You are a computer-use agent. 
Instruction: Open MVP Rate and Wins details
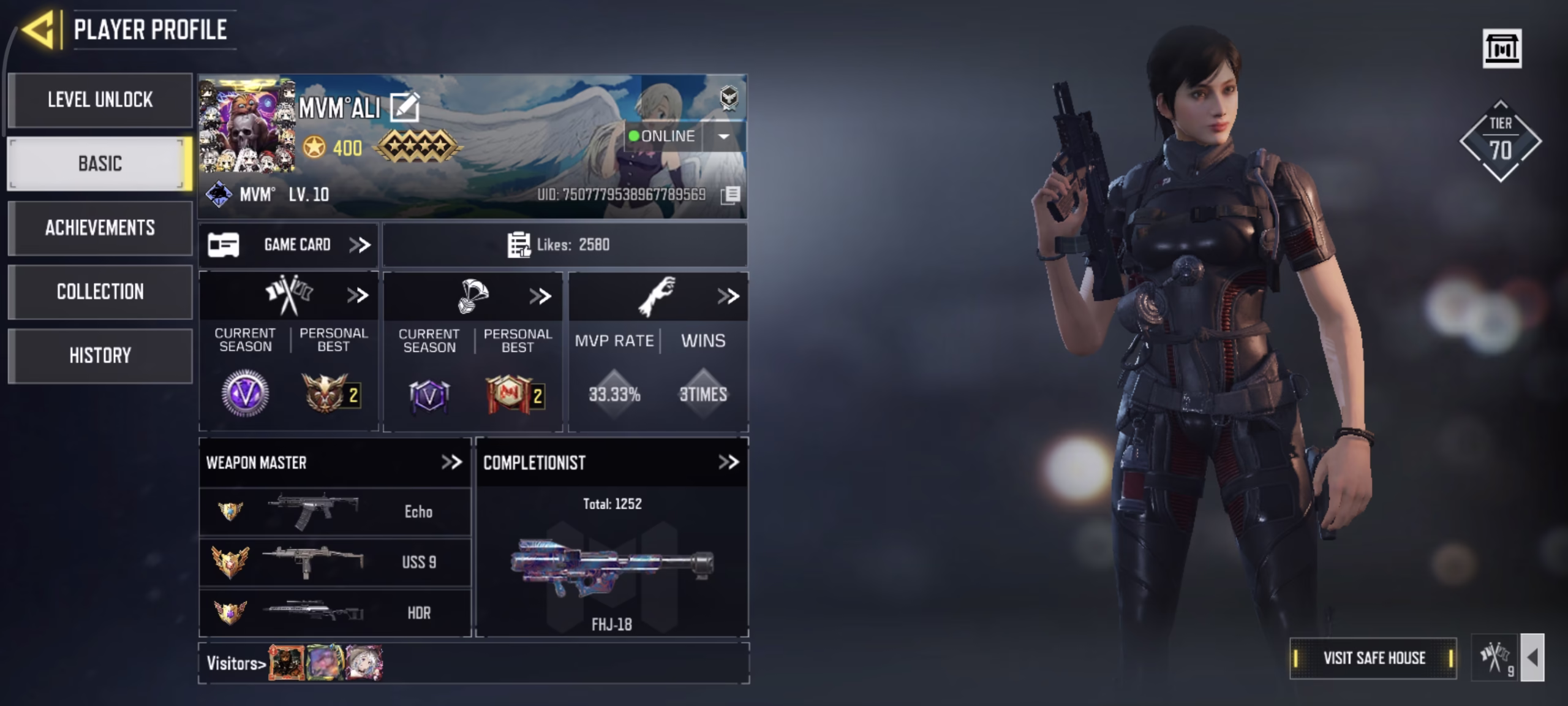[728, 297]
